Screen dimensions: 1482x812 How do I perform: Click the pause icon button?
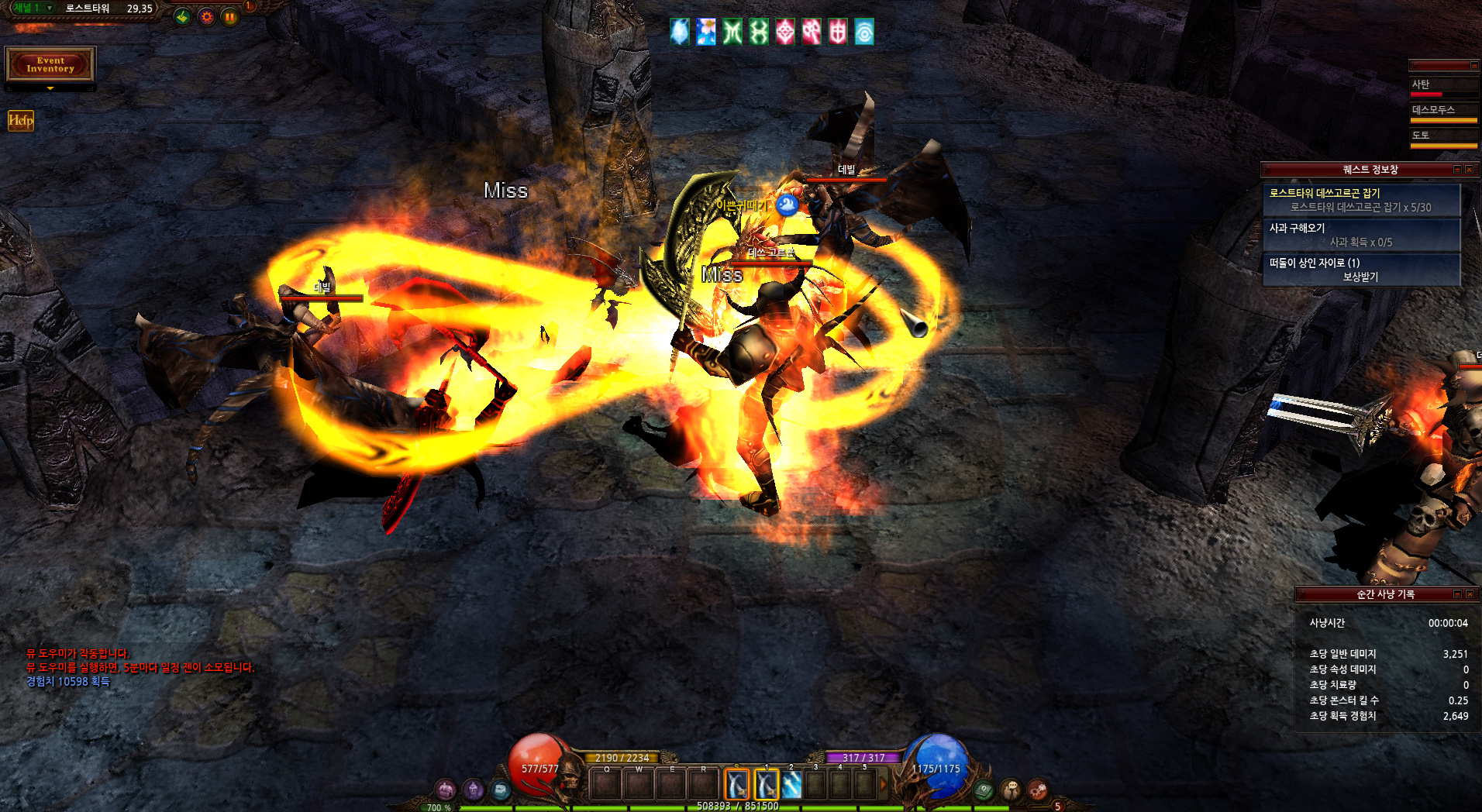click(x=230, y=16)
